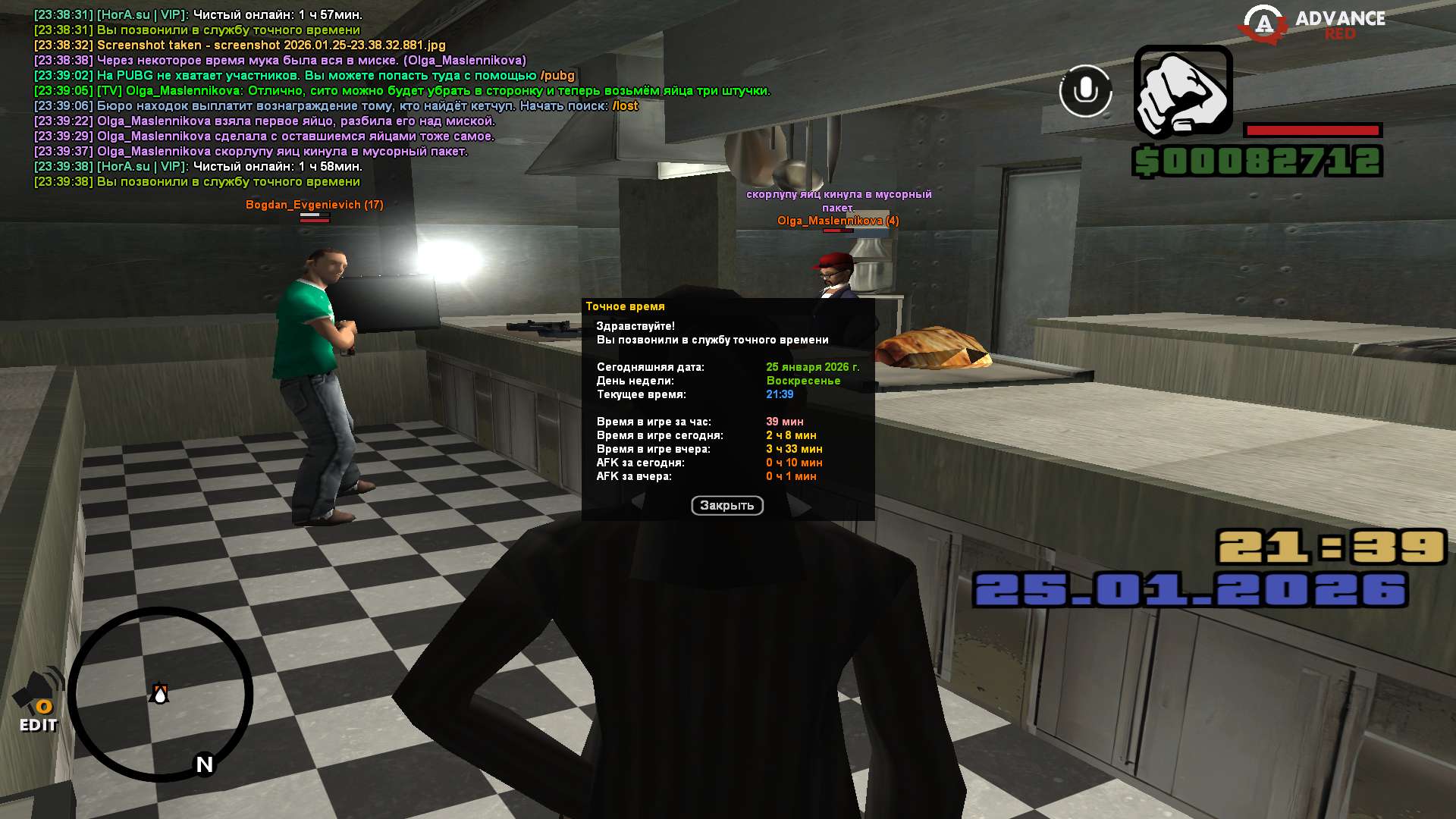The height and width of the screenshot is (819, 1456).
Task: Select the fist weapon icon
Action: coord(1183,92)
